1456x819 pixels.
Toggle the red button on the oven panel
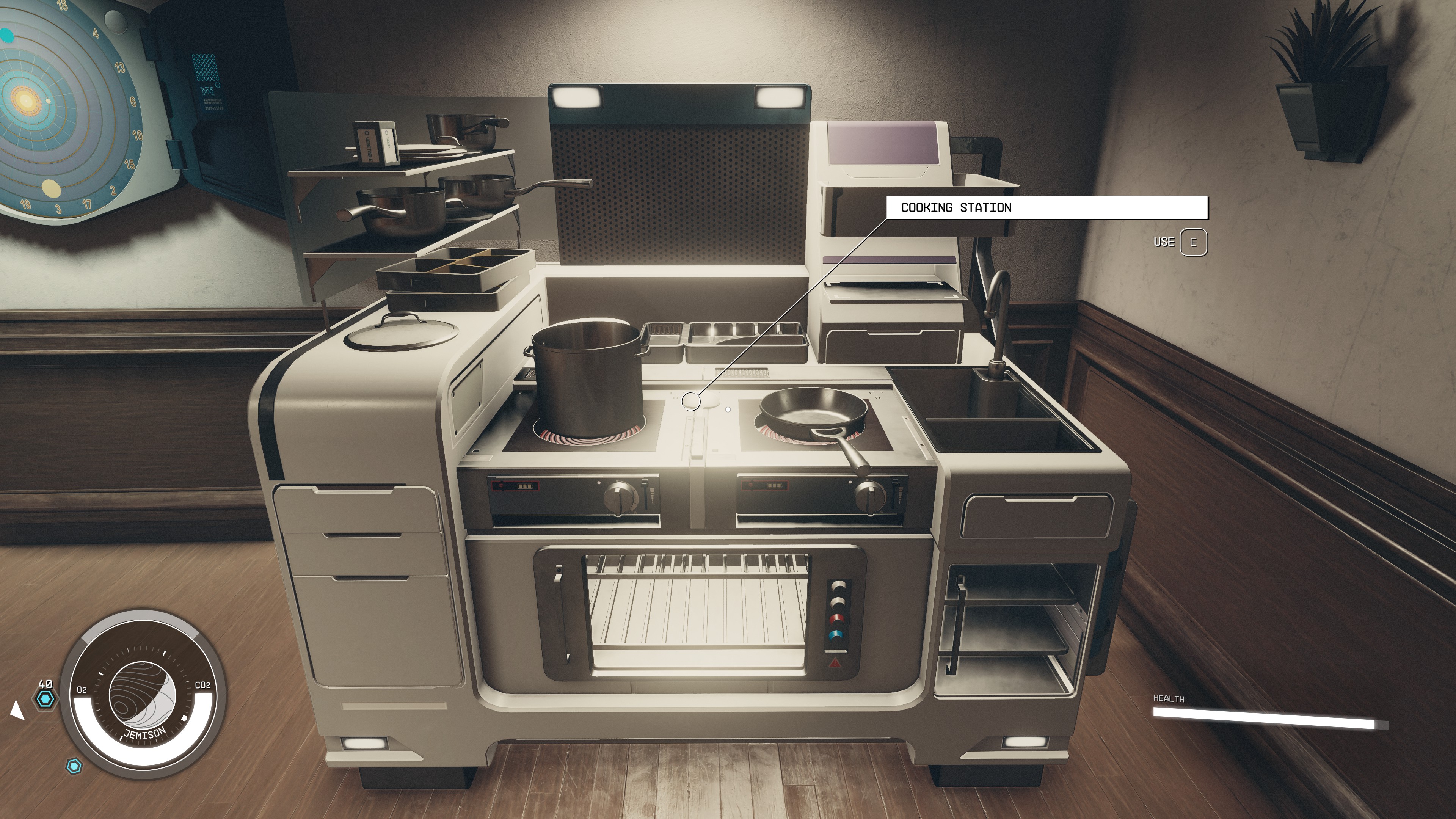838,619
